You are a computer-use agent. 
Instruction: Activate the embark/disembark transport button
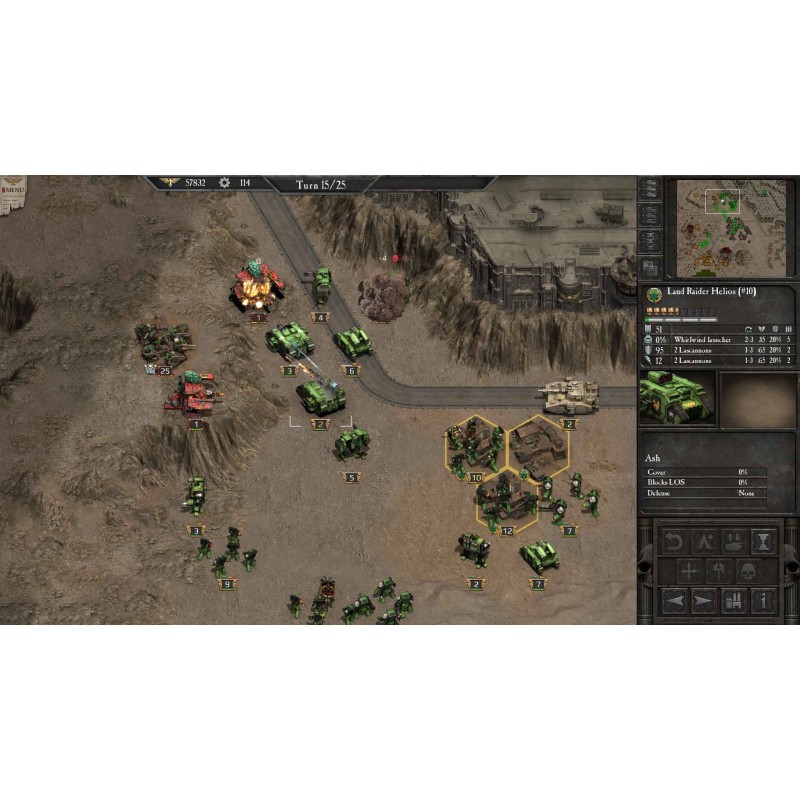coord(734,542)
